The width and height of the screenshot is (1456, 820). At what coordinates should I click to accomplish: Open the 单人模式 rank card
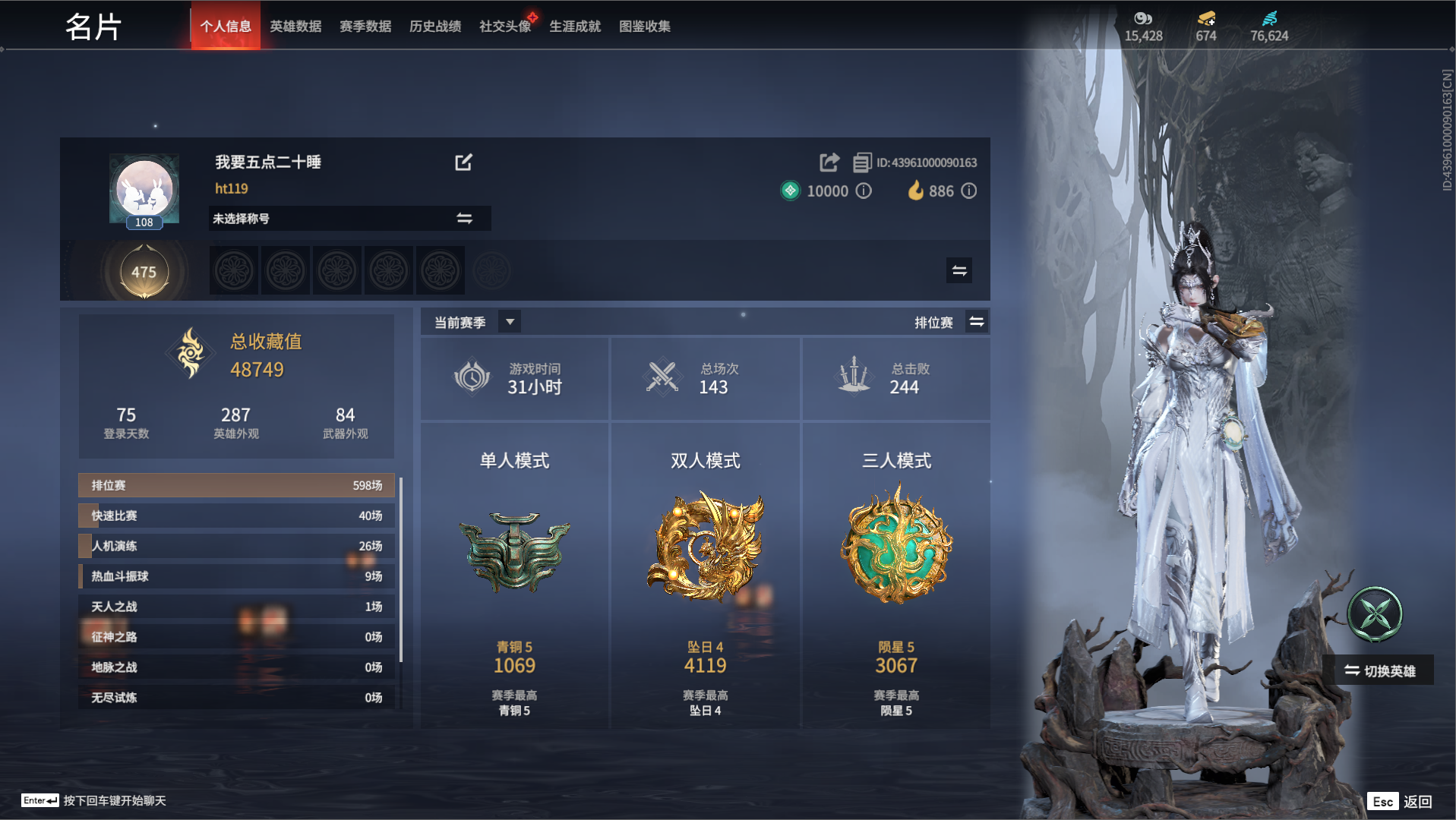[x=515, y=576]
